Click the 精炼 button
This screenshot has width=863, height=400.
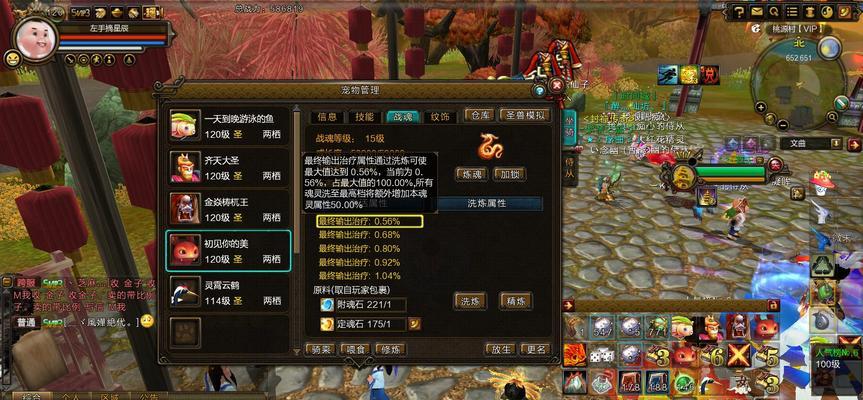pyautogui.click(x=515, y=300)
